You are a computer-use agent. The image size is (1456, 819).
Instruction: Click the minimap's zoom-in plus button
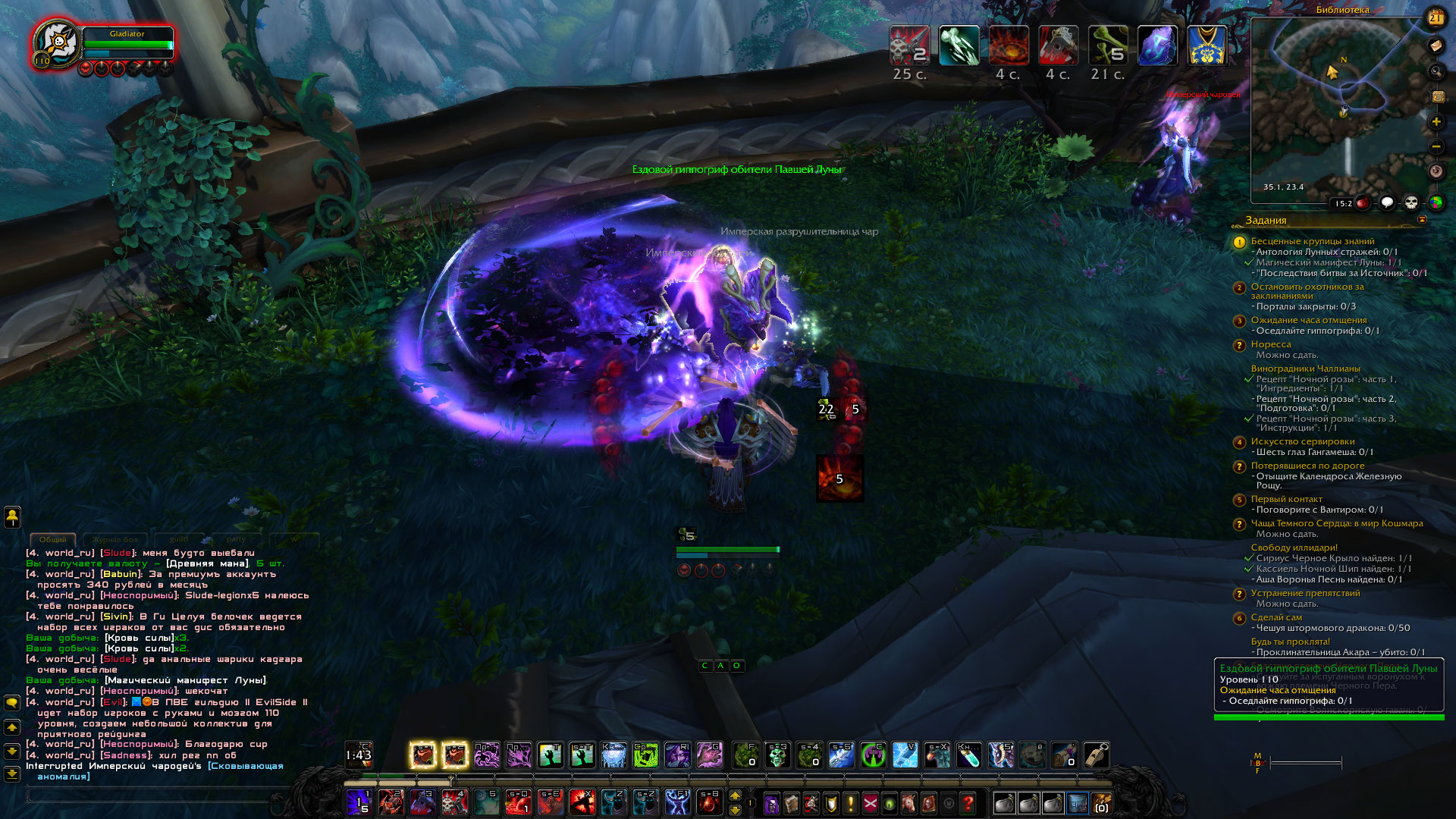click(1436, 122)
